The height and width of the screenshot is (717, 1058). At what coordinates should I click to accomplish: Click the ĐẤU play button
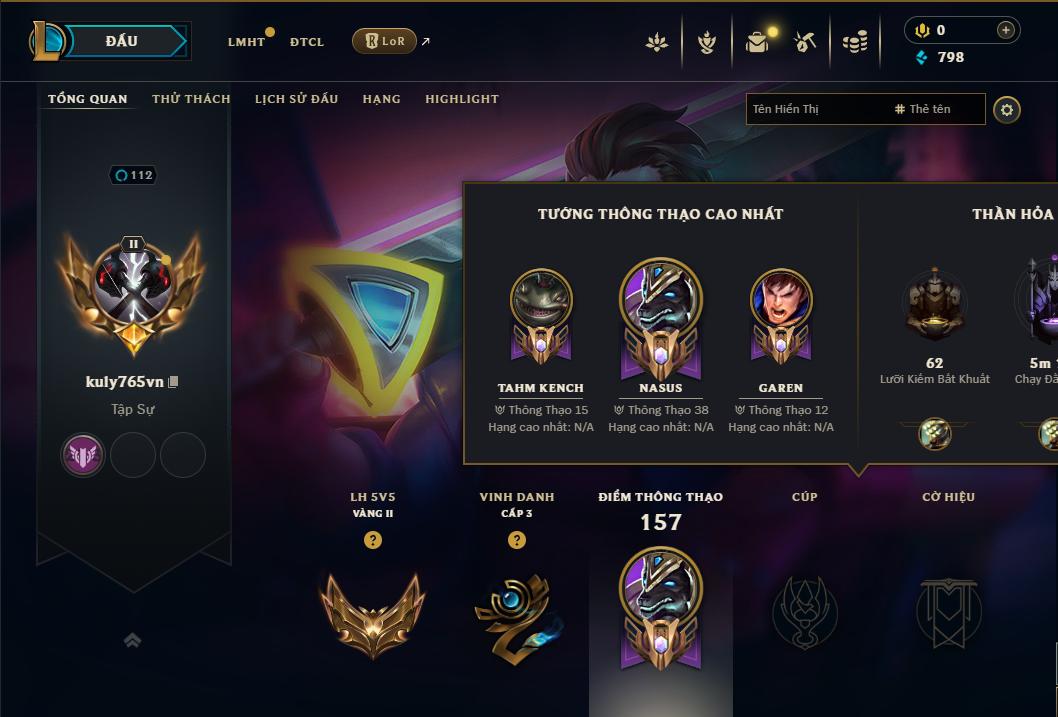(x=121, y=41)
